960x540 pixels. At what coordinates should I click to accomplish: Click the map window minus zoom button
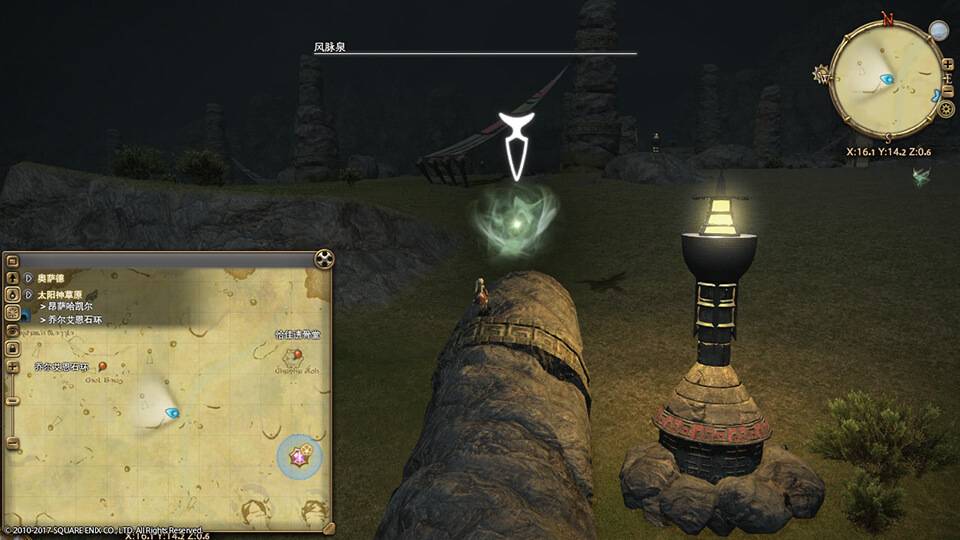point(12,400)
